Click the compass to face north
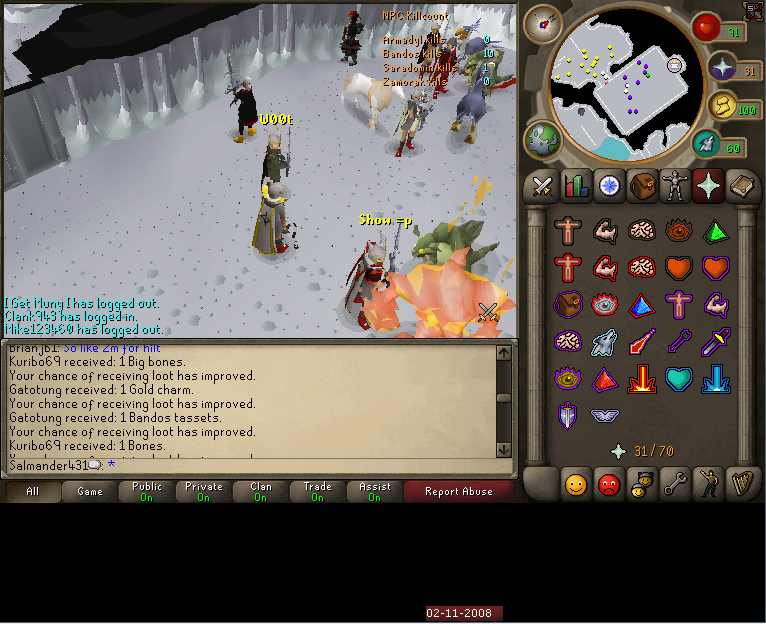The height and width of the screenshot is (624, 766). click(543, 22)
